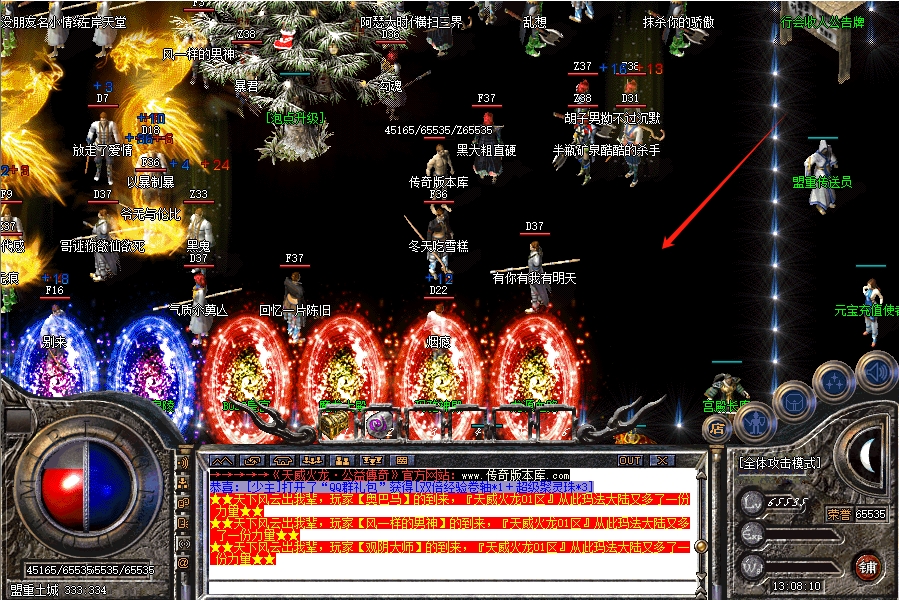Viewport: 899px width, 600px height.
Task: Click the trophy icon on chat toolbar
Action: (374, 461)
